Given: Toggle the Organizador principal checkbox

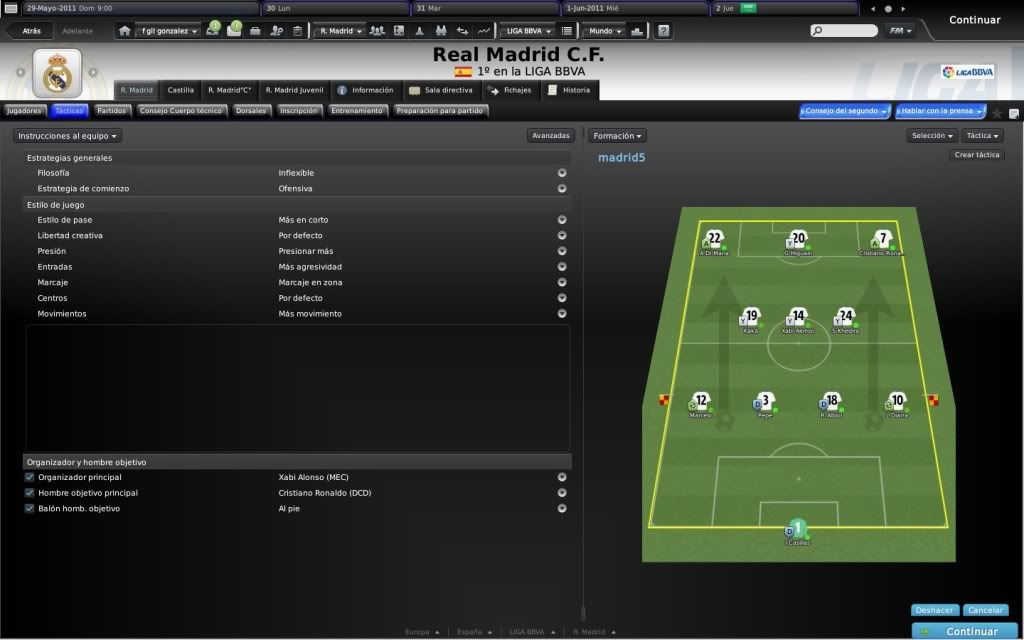Looking at the screenshot, I should coord(30,478).
